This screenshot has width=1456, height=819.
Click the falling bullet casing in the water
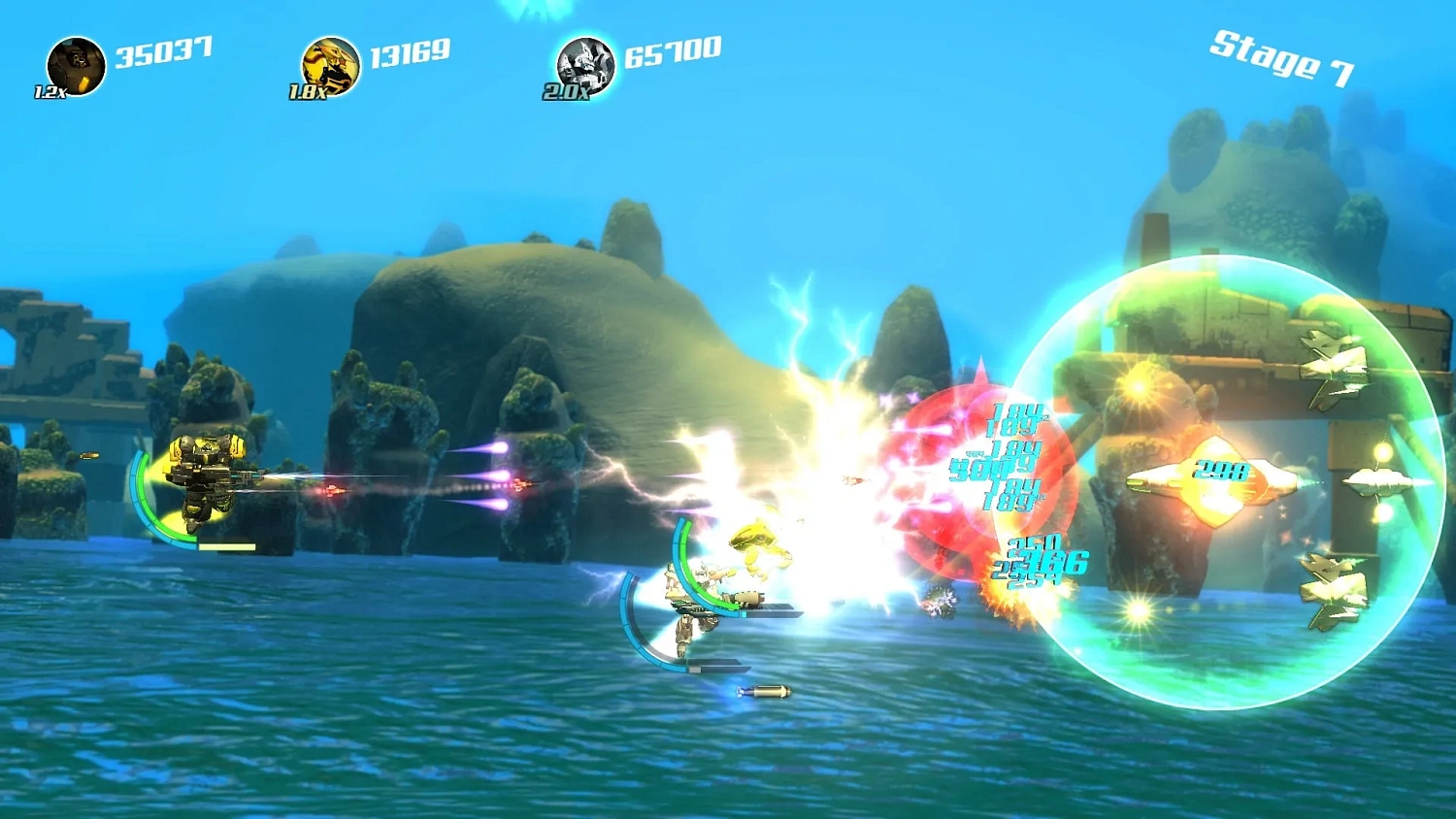[766, 692]
